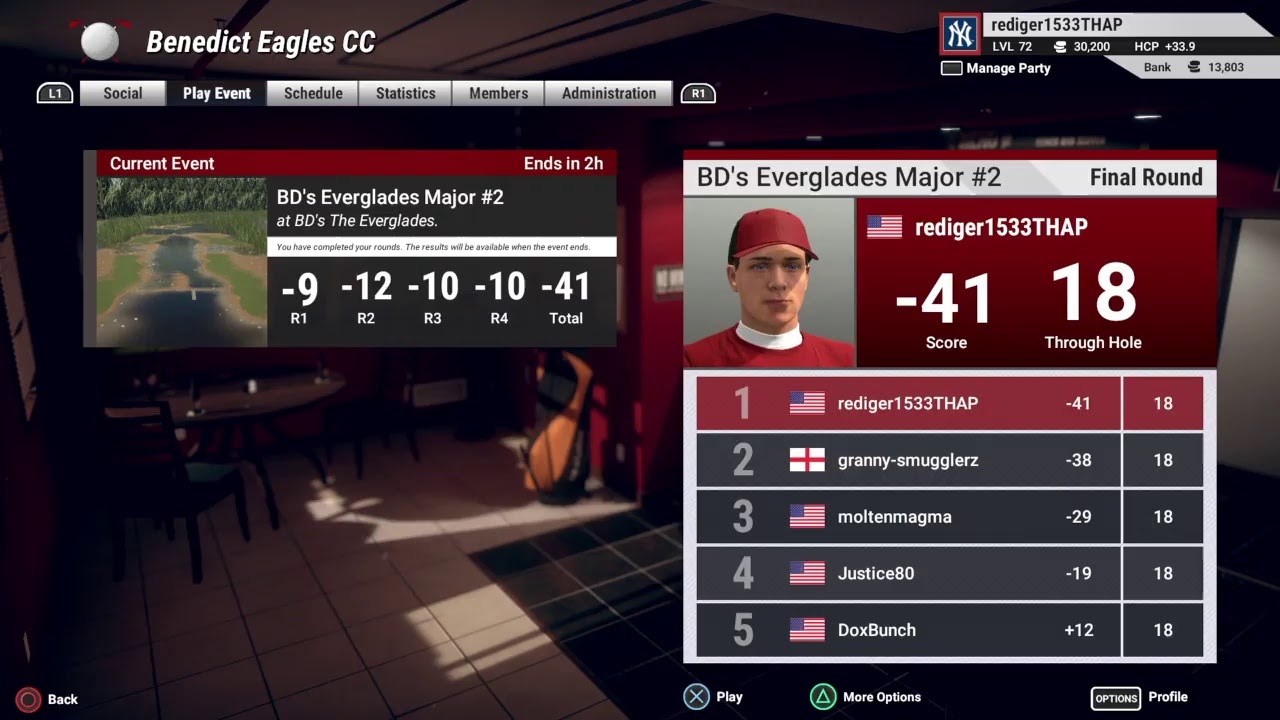Open the Administration tab
The width and height of the screenshot is (1280, 720).
click(609, 93)
